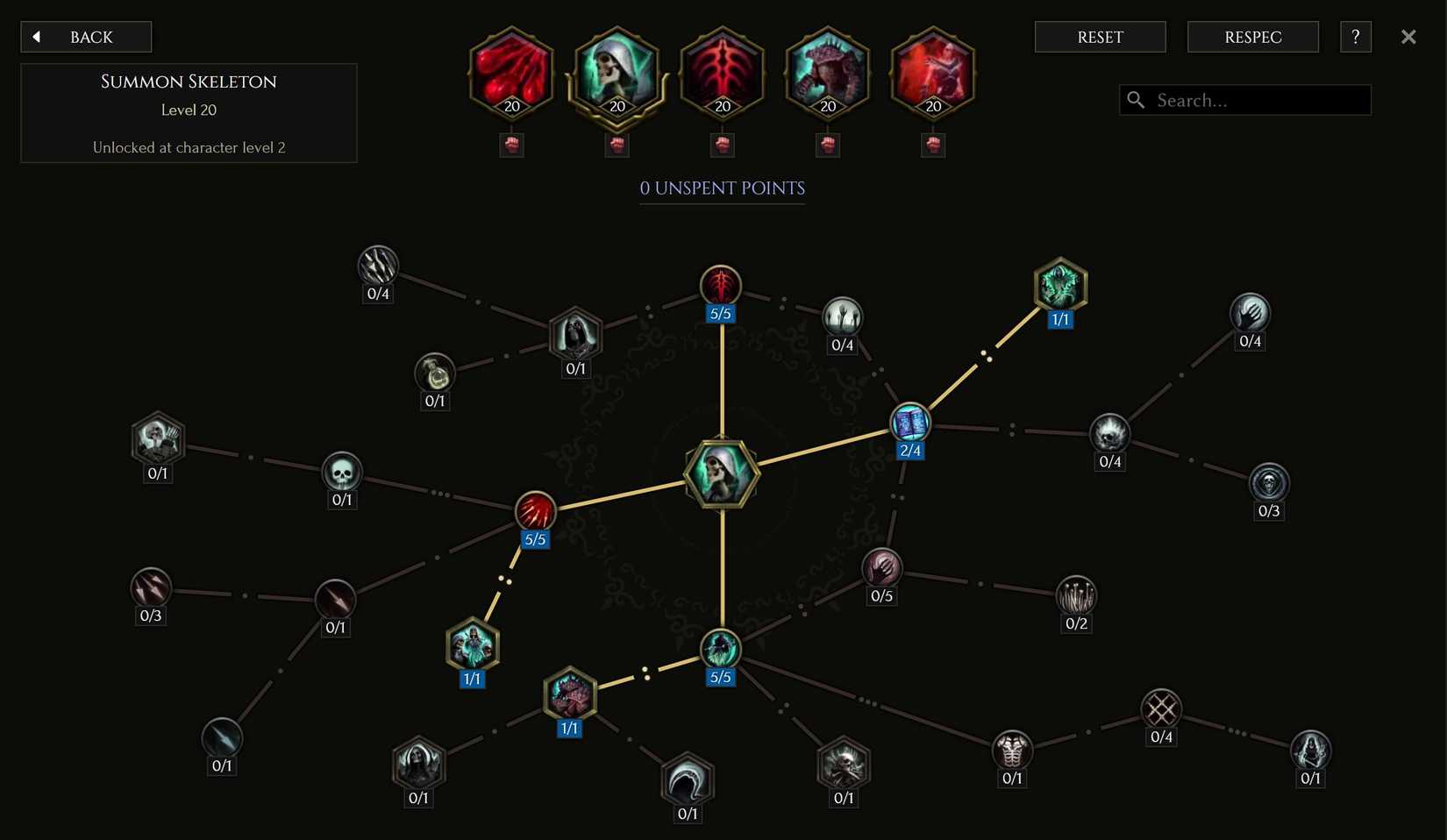Open the help panel via the question mark

1355,37
